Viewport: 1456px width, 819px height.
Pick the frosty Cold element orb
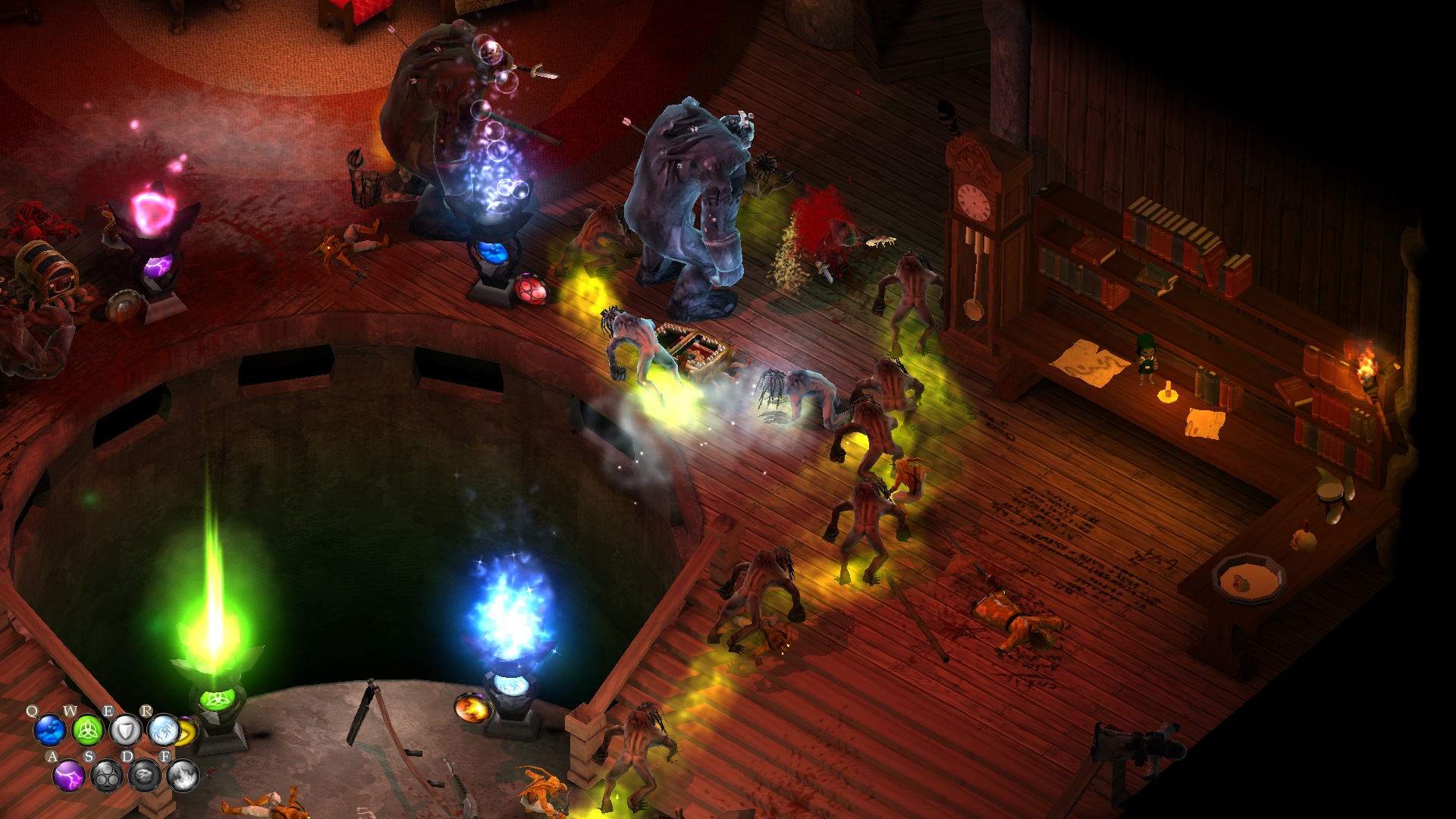[164, 730]
